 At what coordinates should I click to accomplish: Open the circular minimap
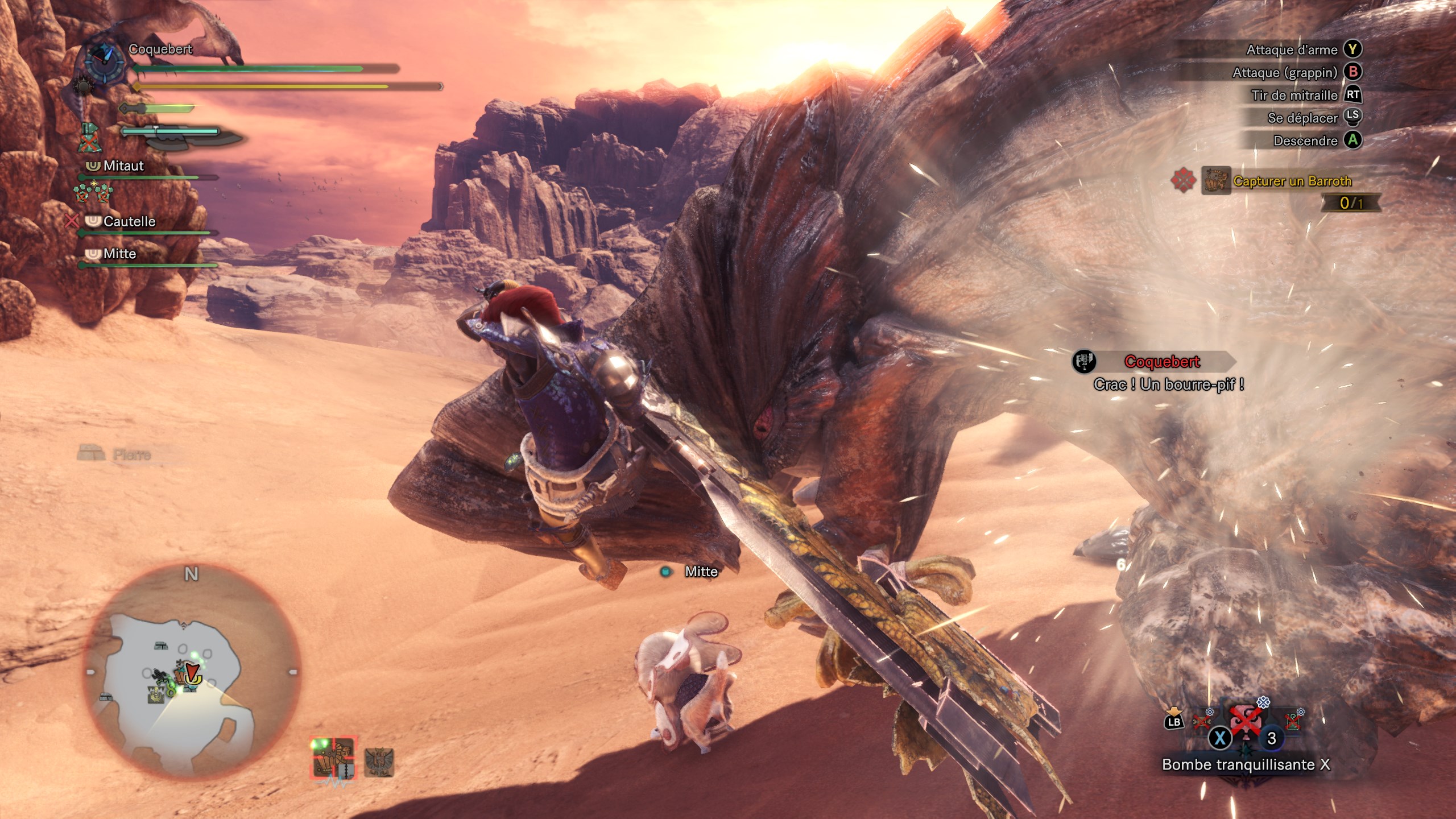tap(191, 672)
